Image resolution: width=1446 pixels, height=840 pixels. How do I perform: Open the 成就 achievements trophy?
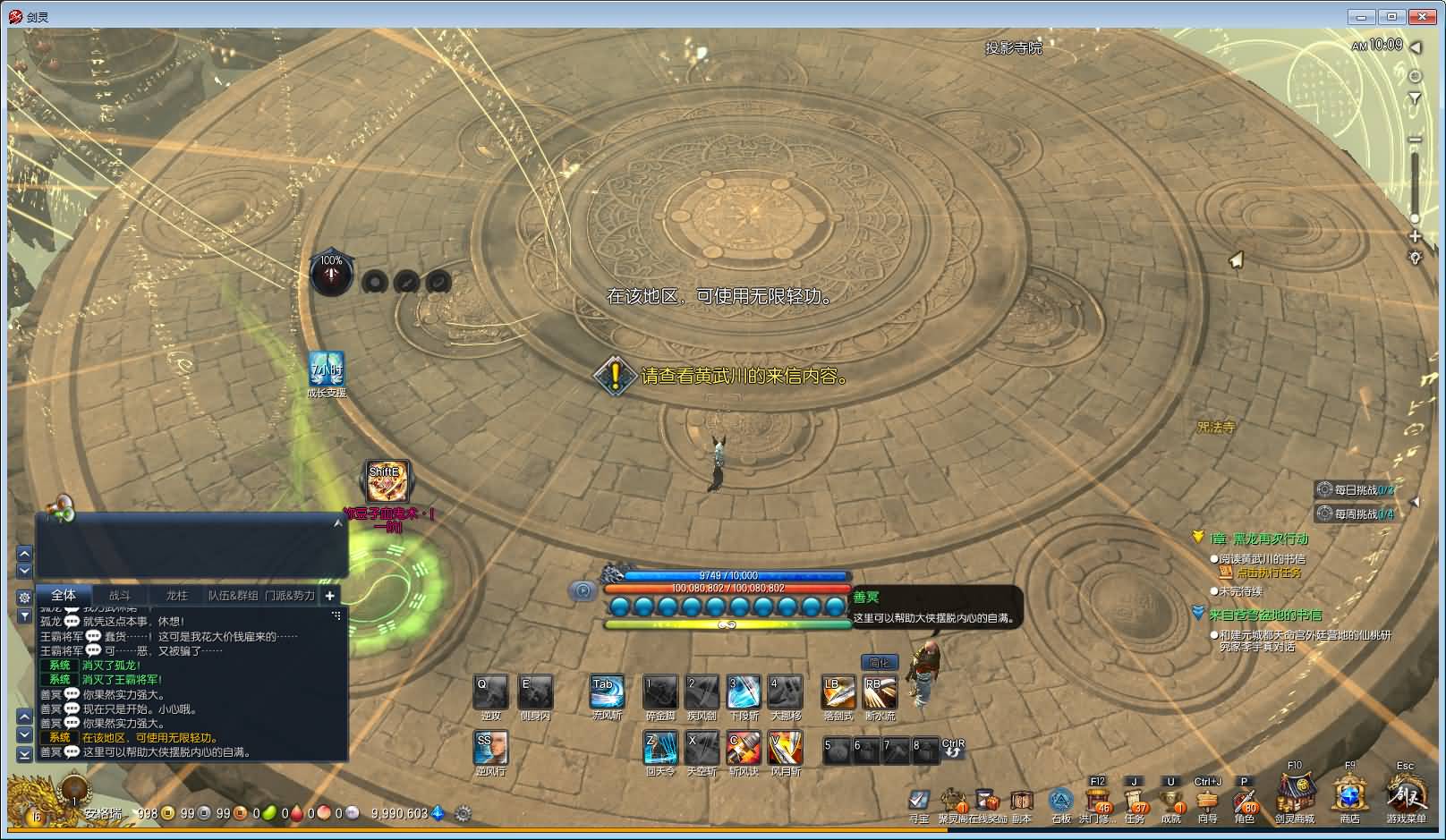(x=1170, y=801)
